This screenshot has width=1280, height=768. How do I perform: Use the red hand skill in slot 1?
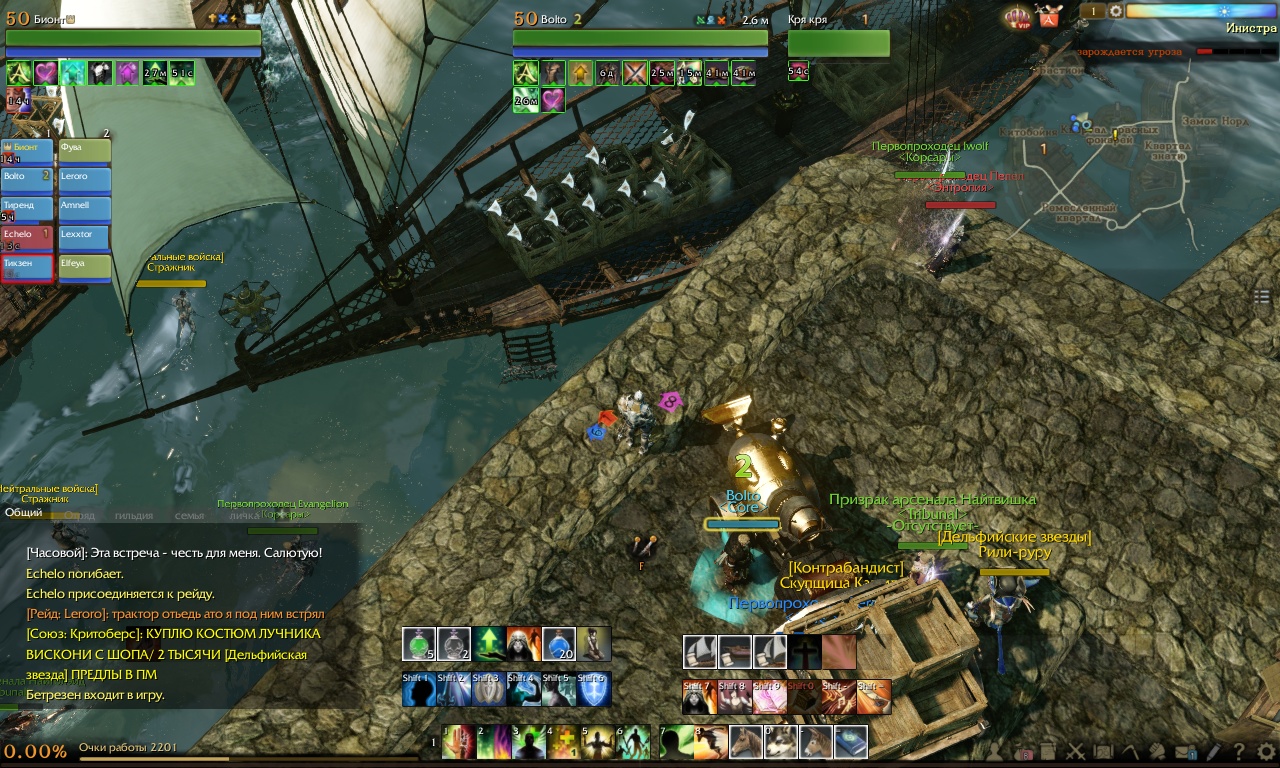click(x=459, y=742)
